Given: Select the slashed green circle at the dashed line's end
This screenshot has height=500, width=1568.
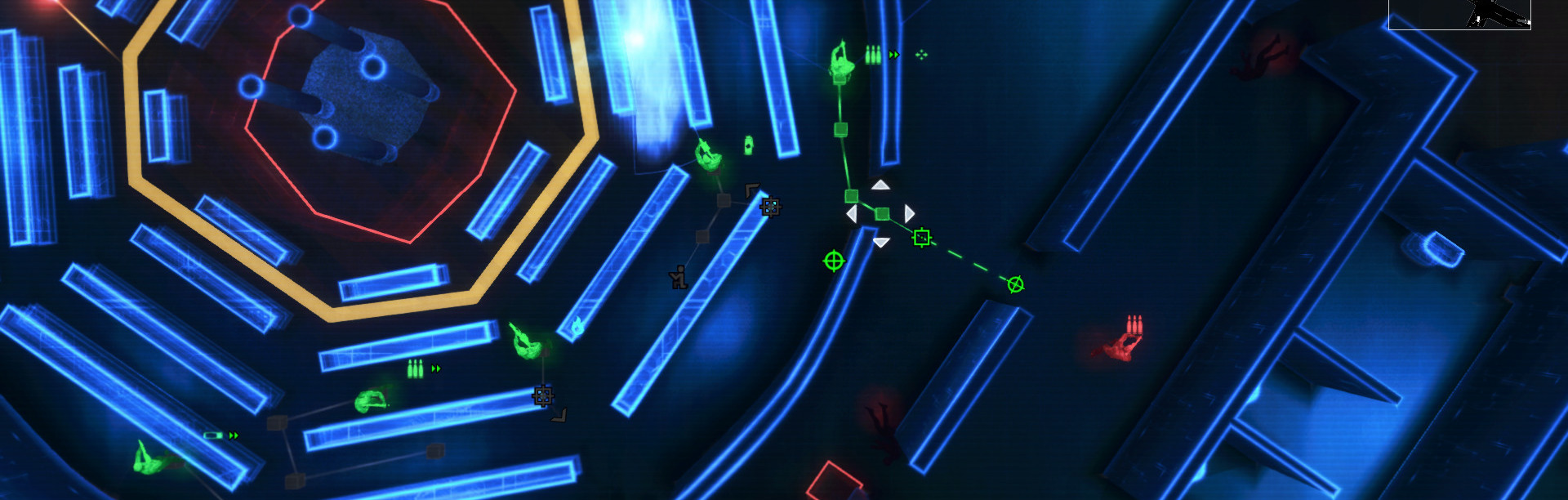Looking at the screenshot, I should pos(1015,284).
